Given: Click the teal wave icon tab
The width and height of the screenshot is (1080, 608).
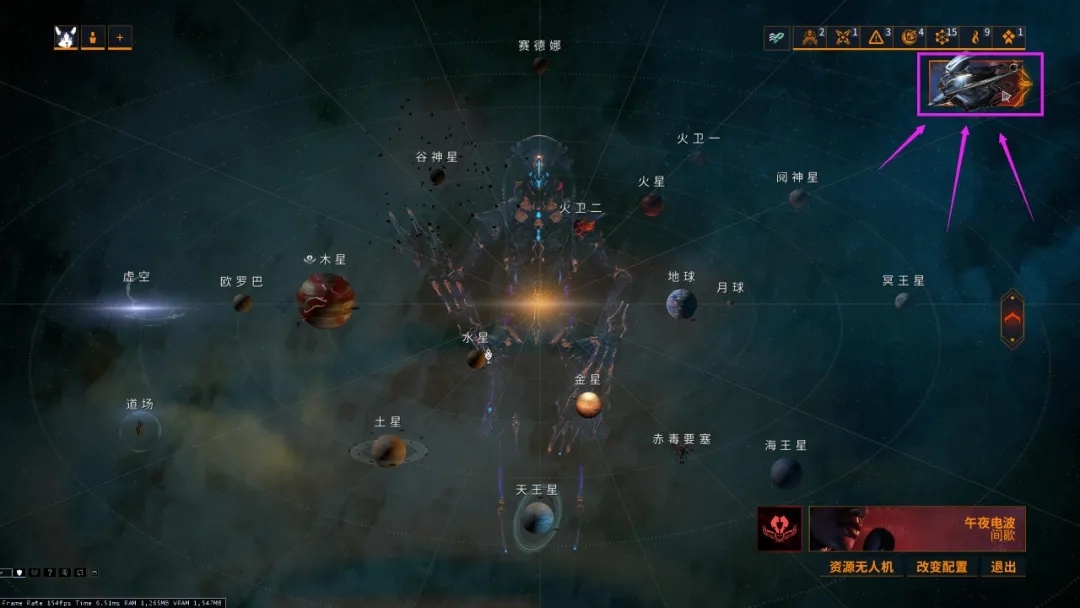Looking at the screenshot, I should click(777, 37).
